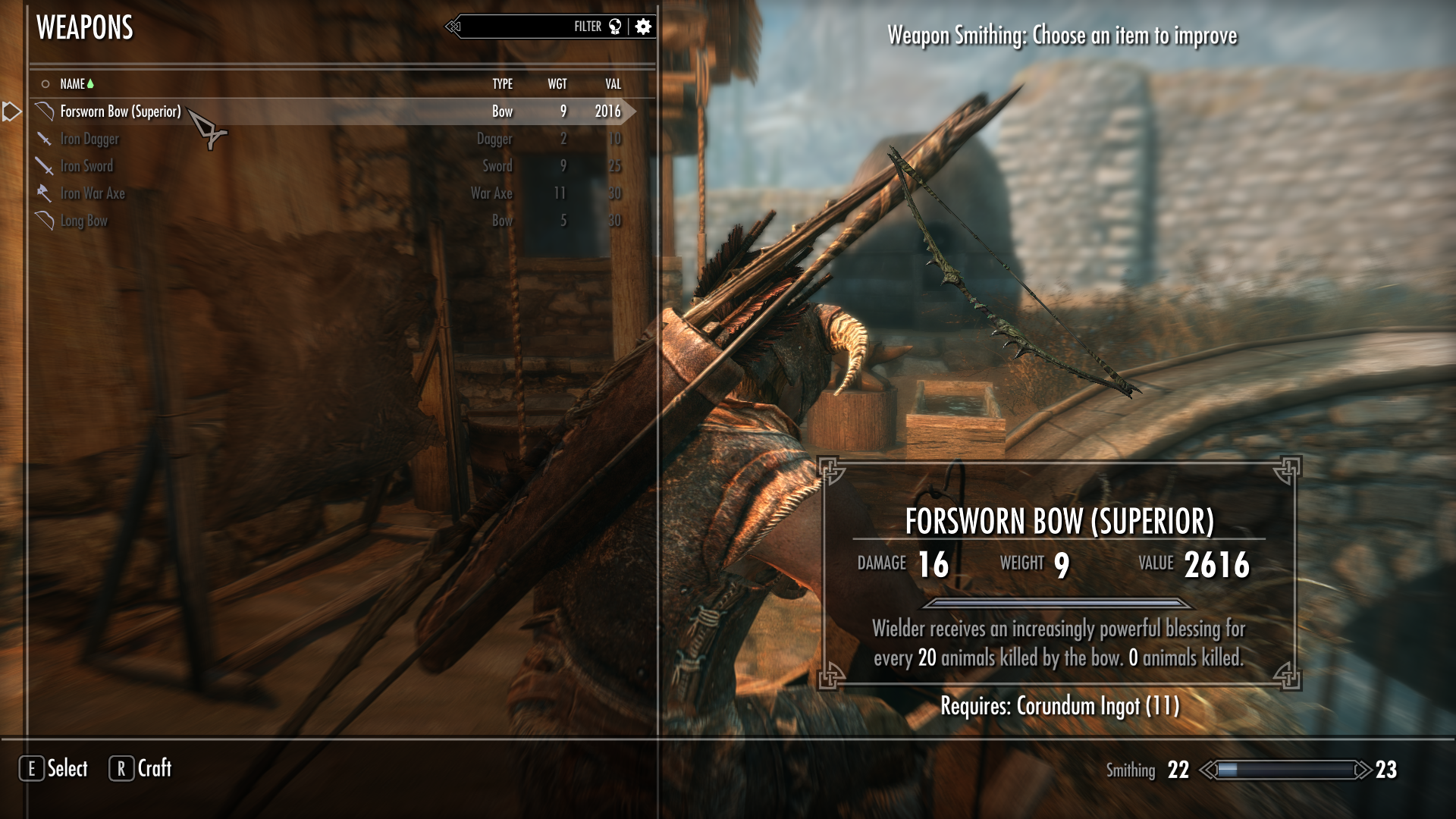Open the search filter magnifier icon
The image size is (1456, 819).
616,26
